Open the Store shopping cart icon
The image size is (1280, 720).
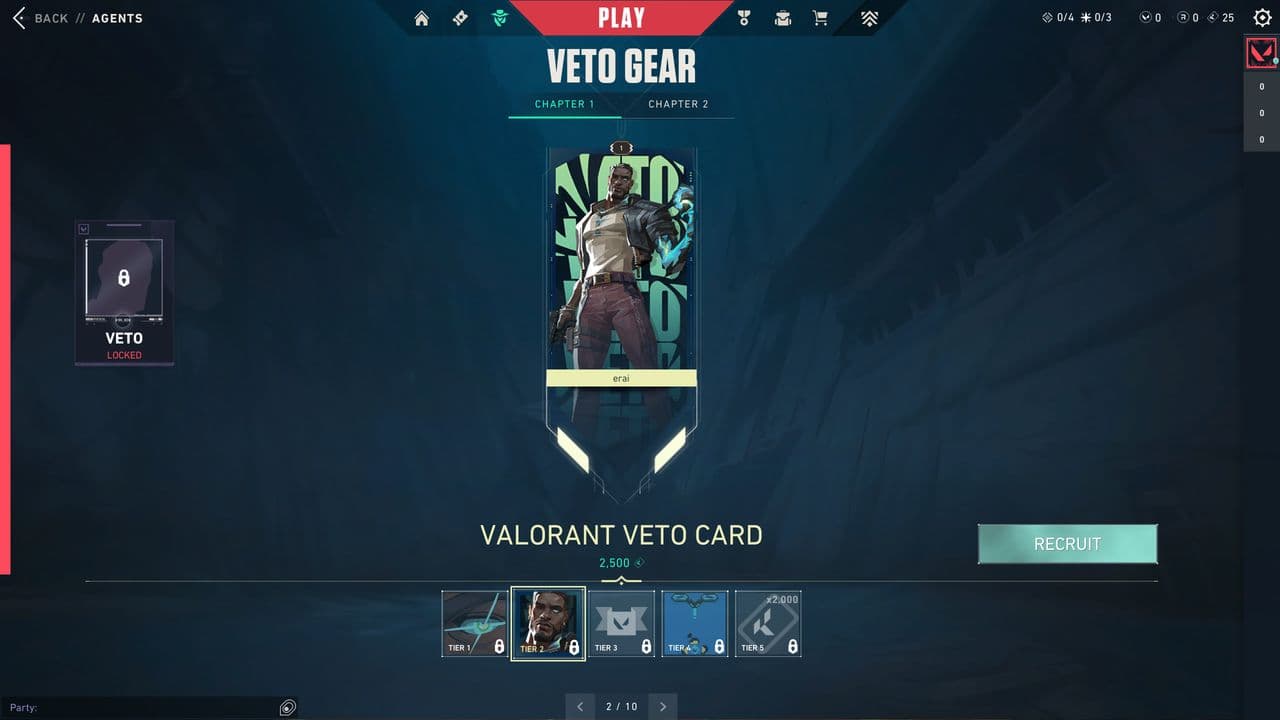coord(821,17)
